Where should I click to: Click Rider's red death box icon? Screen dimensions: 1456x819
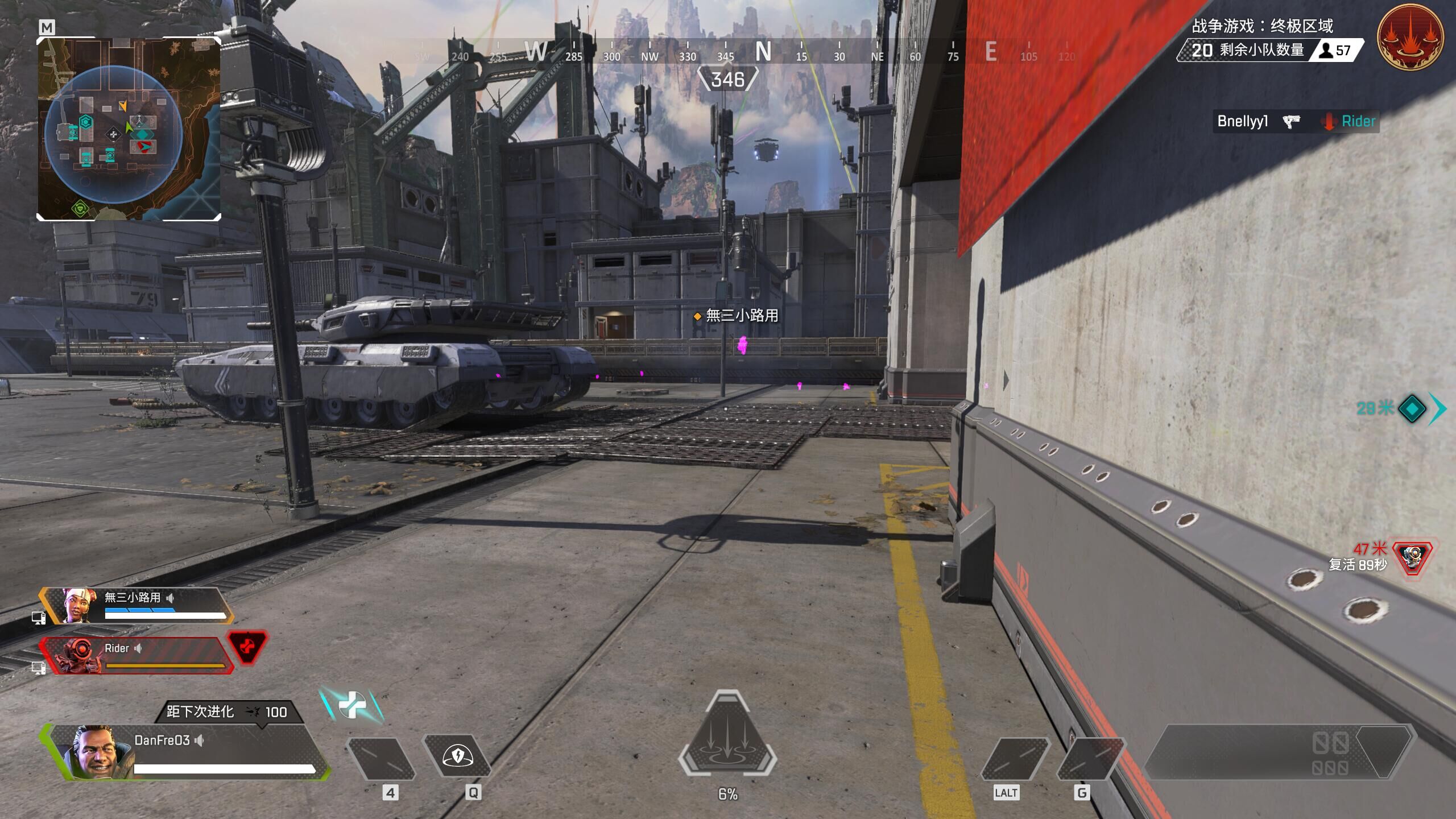247,648
